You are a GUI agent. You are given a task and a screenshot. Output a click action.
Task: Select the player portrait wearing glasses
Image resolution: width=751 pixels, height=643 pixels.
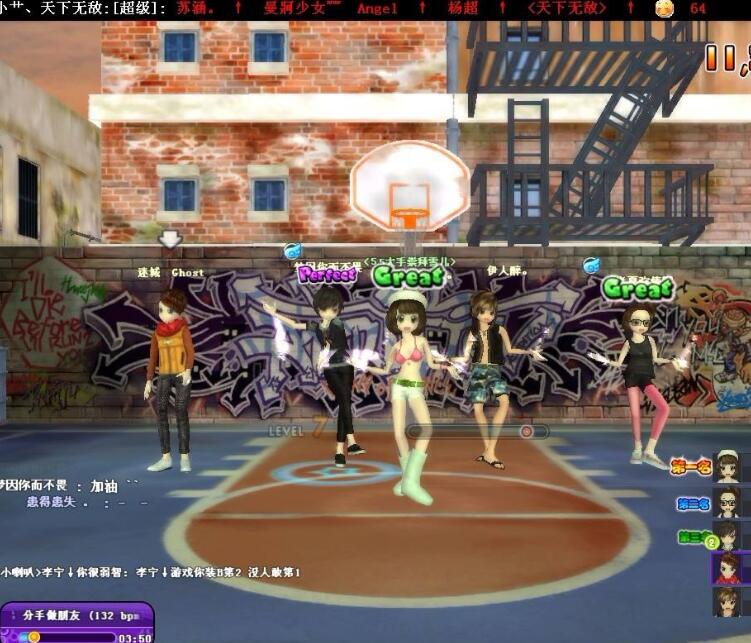(727, 501)
